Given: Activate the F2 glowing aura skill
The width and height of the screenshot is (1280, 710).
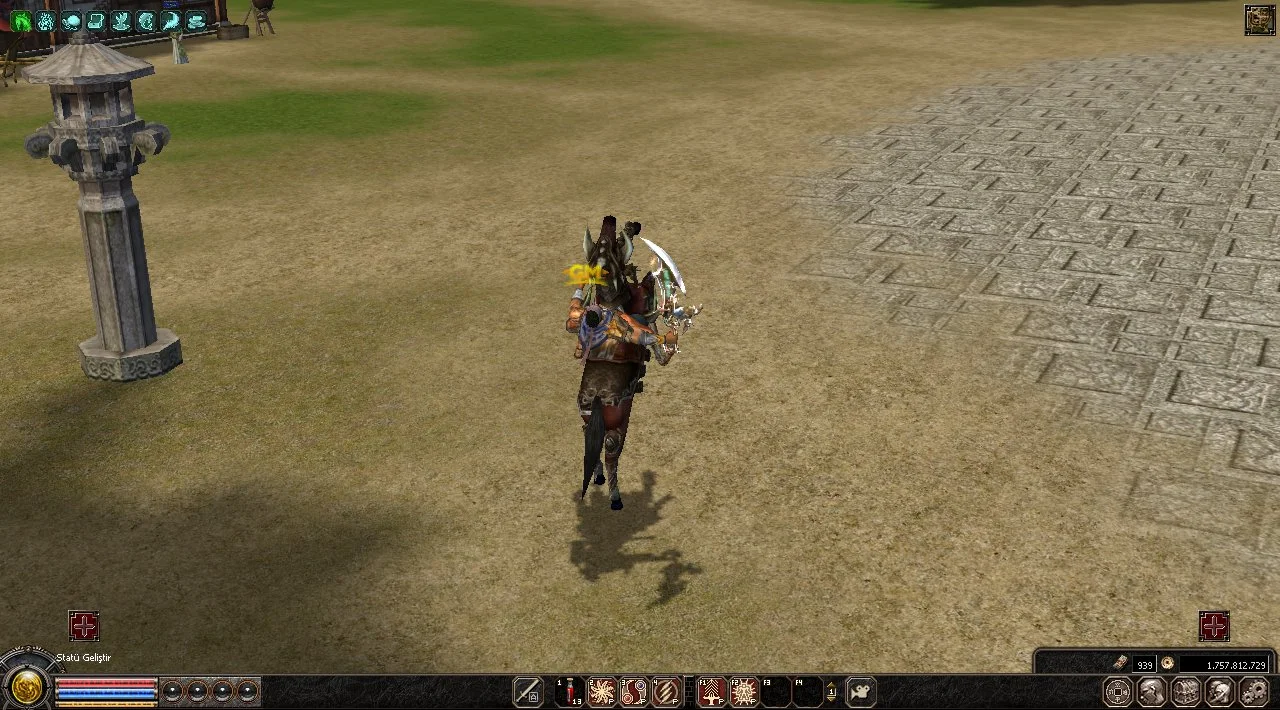Looking at the screenshot, I should (x=743, y=691).
